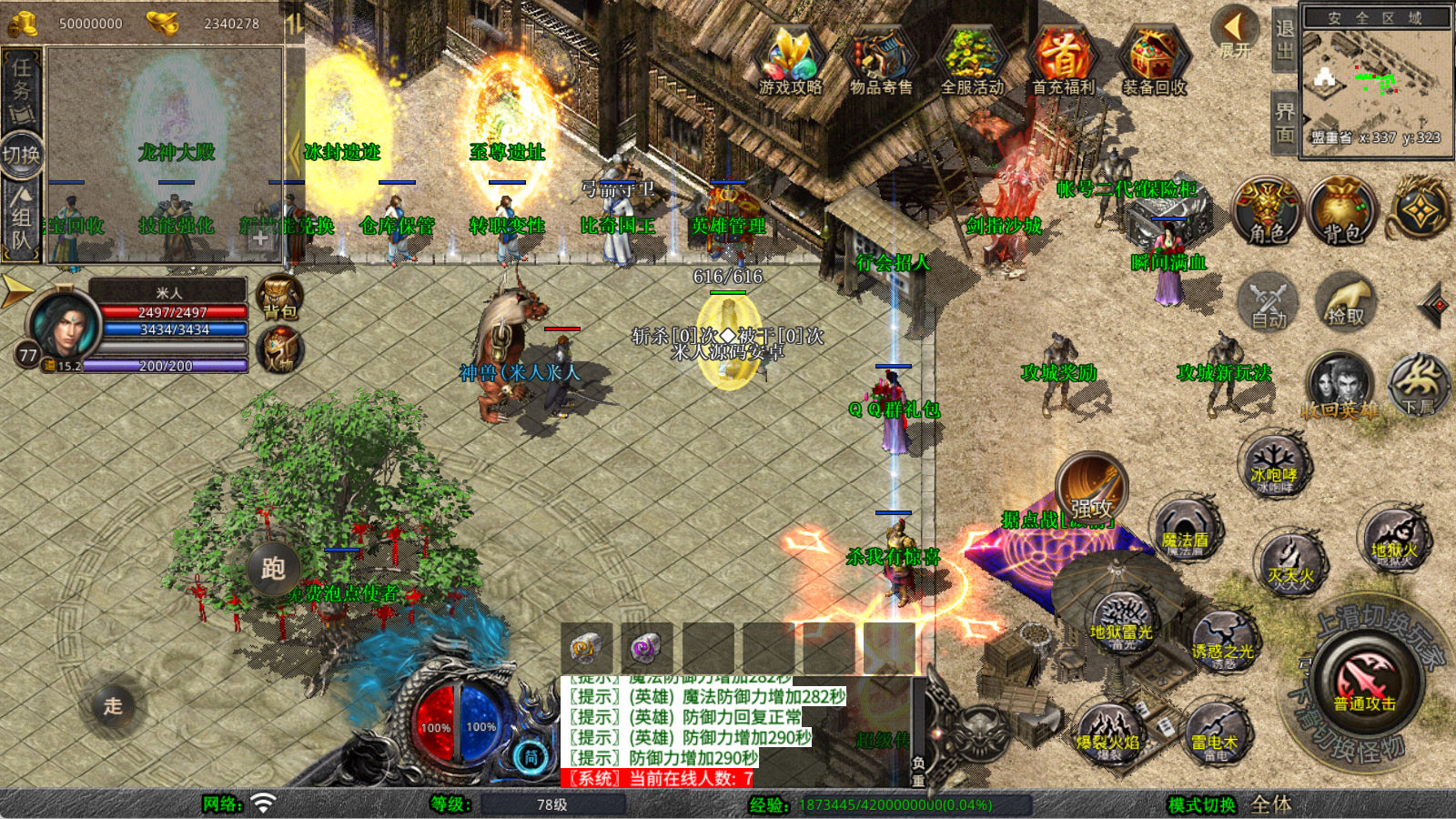
Task: Open the 装备回收 equipment recycling
Action: 1154,61
